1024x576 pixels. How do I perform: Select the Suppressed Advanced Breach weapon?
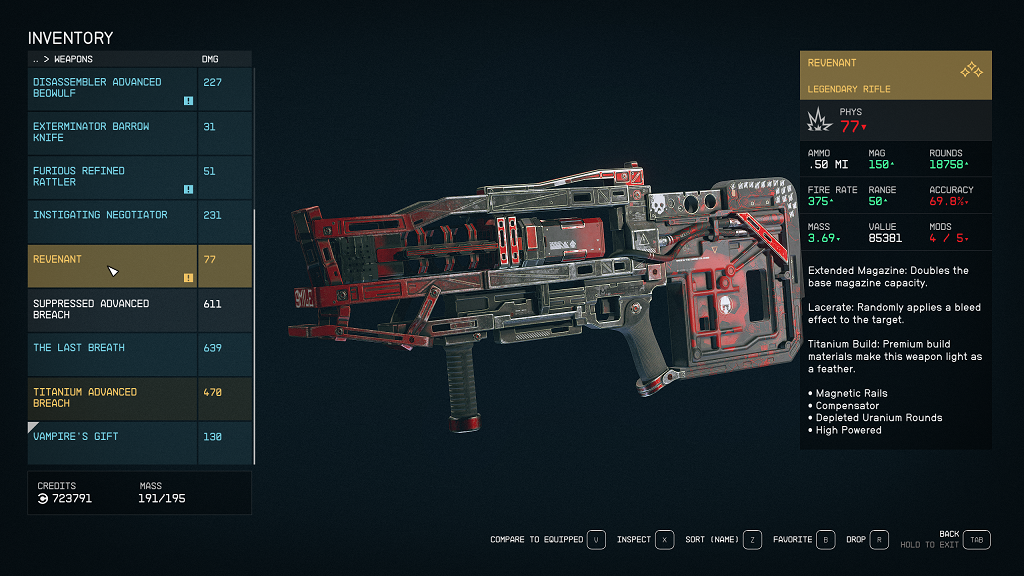(113, 309)
